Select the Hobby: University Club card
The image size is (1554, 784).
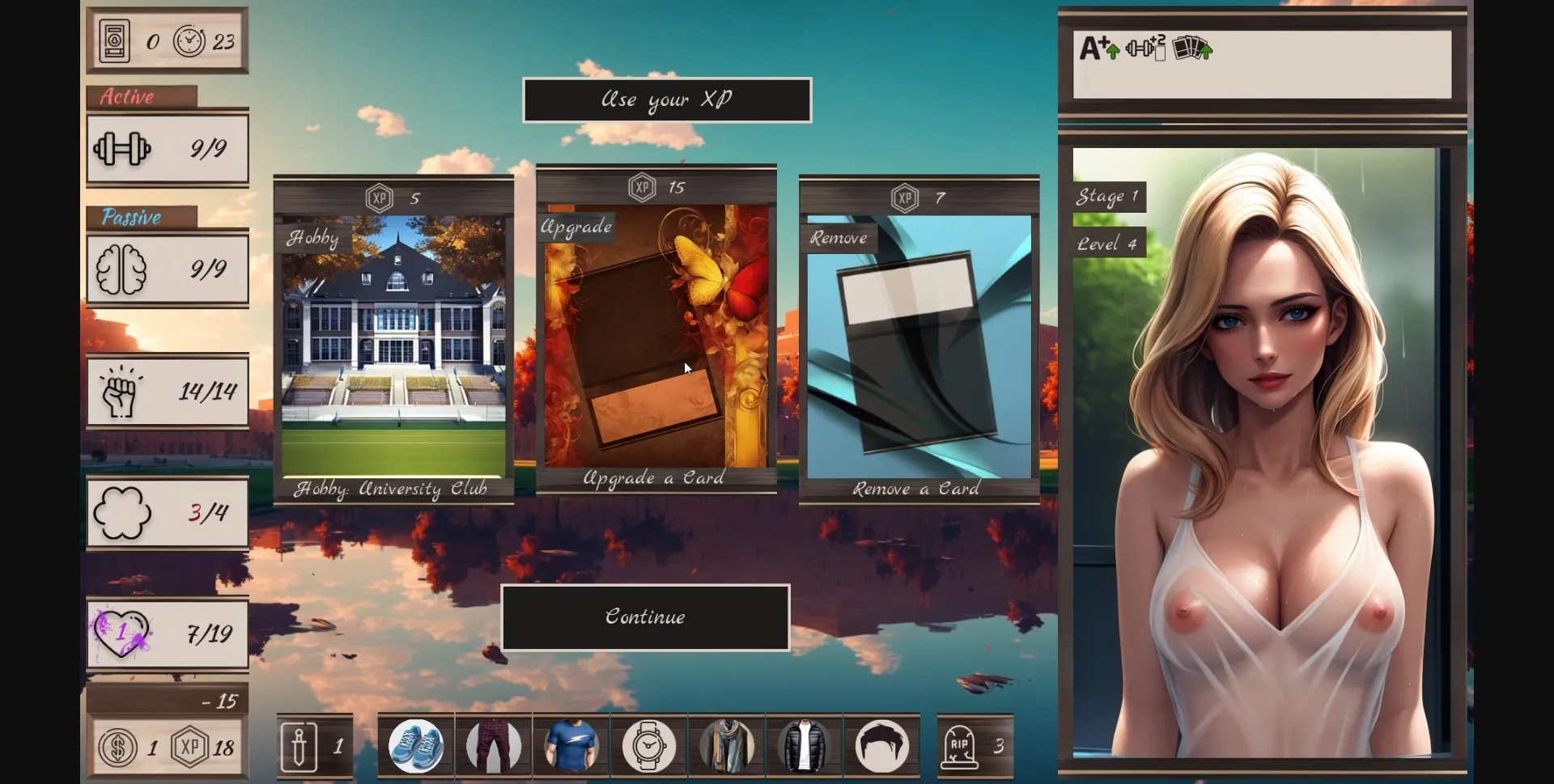[x=394, y=336]
